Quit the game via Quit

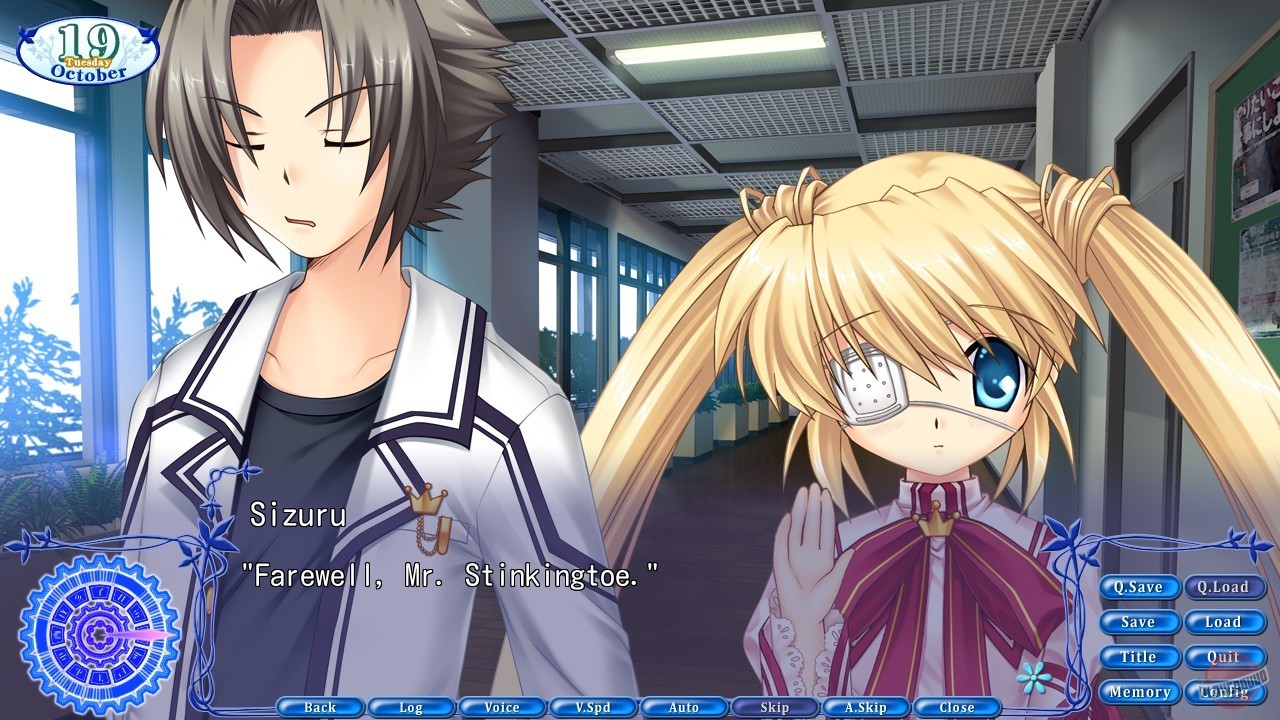coord(1225,657)
